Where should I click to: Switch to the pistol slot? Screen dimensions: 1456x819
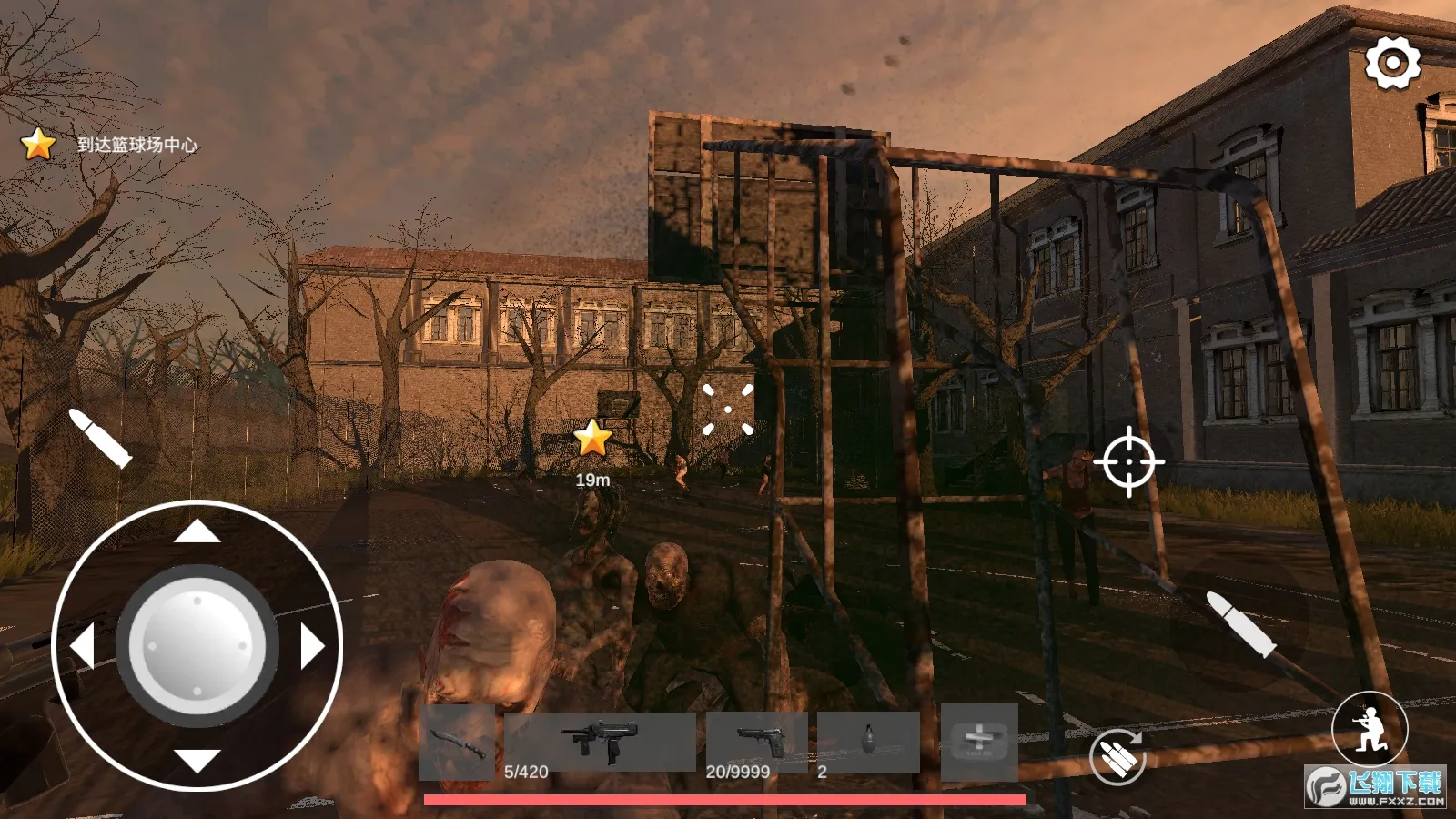(x=757, y=741)
